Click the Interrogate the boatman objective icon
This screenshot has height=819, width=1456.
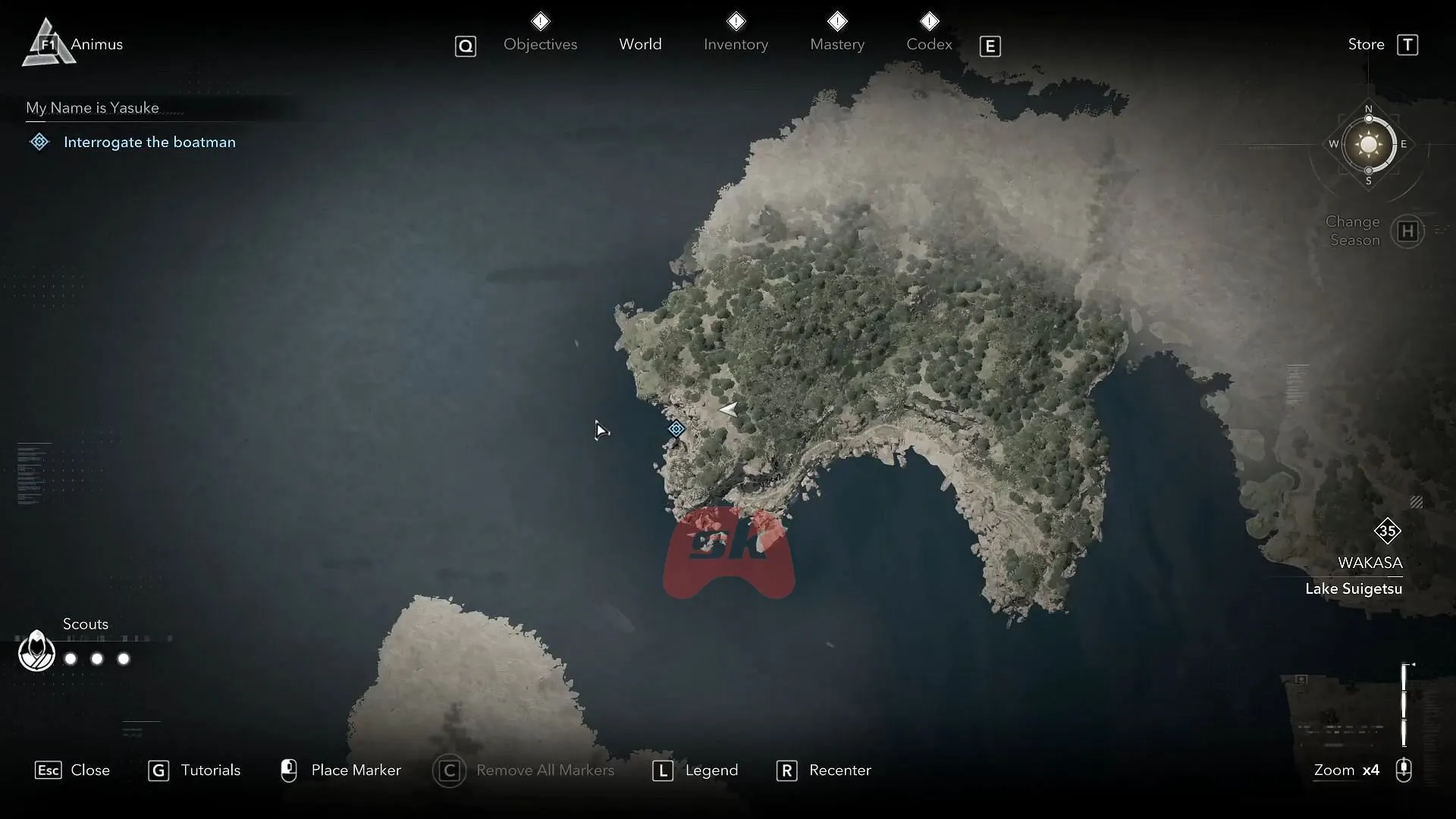click(39, 142)
